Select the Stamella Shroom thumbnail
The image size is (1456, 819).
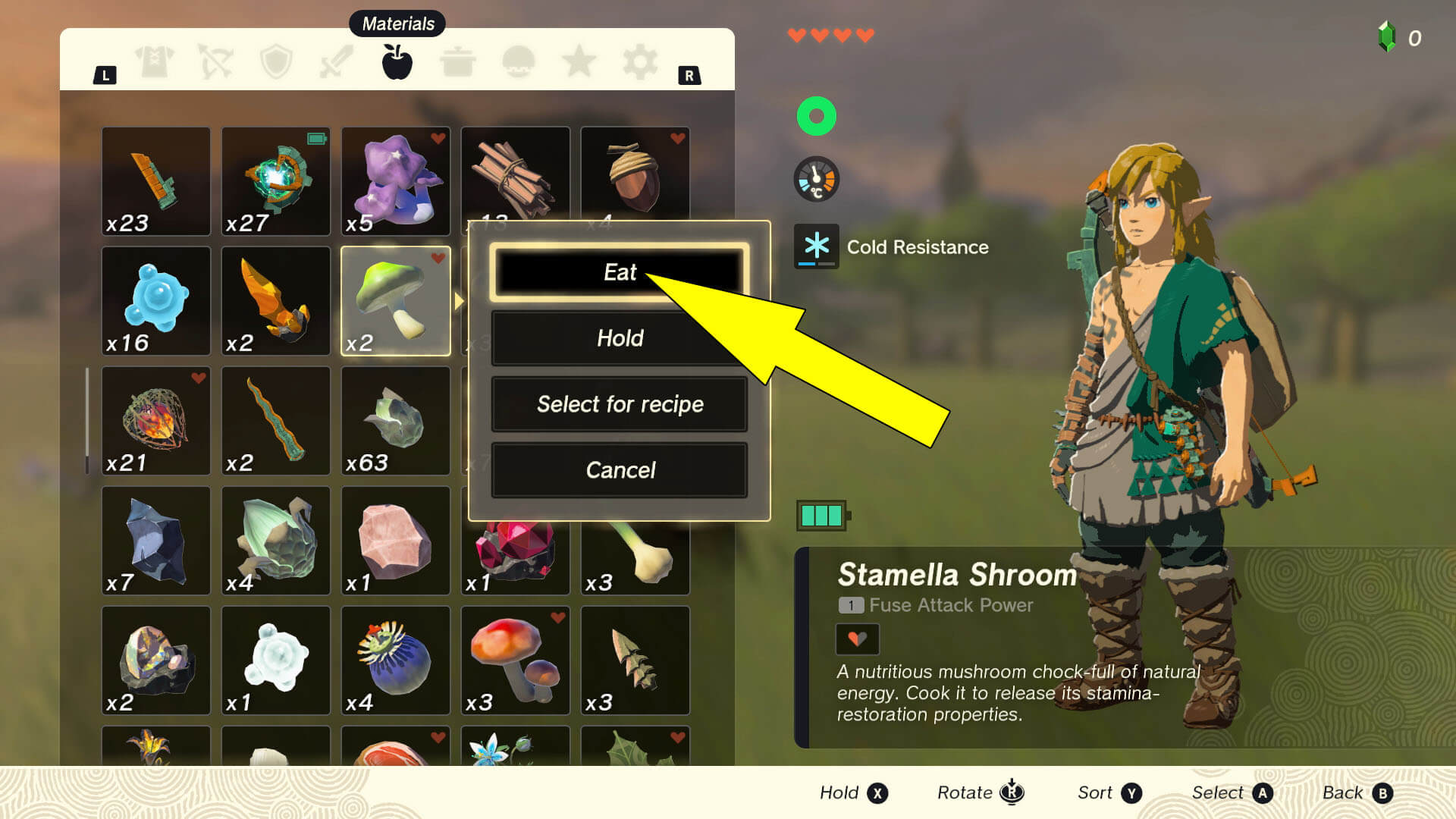coord(396,300)
